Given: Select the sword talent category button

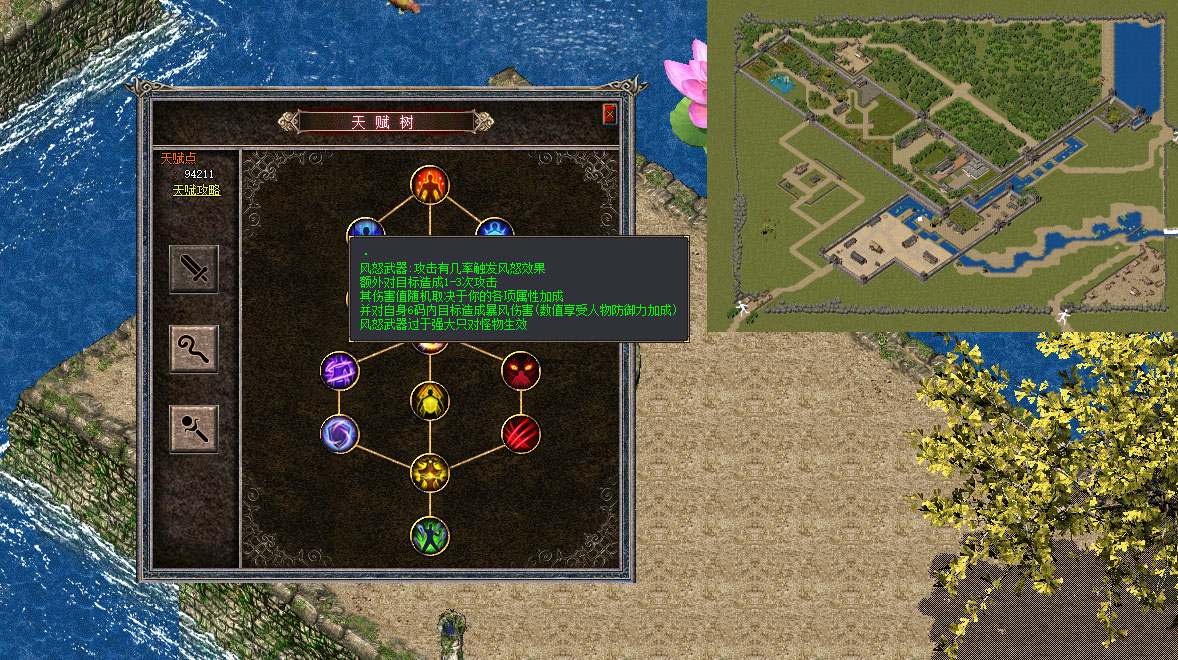Looking at the screenshot, I should [x=193, y=269].
